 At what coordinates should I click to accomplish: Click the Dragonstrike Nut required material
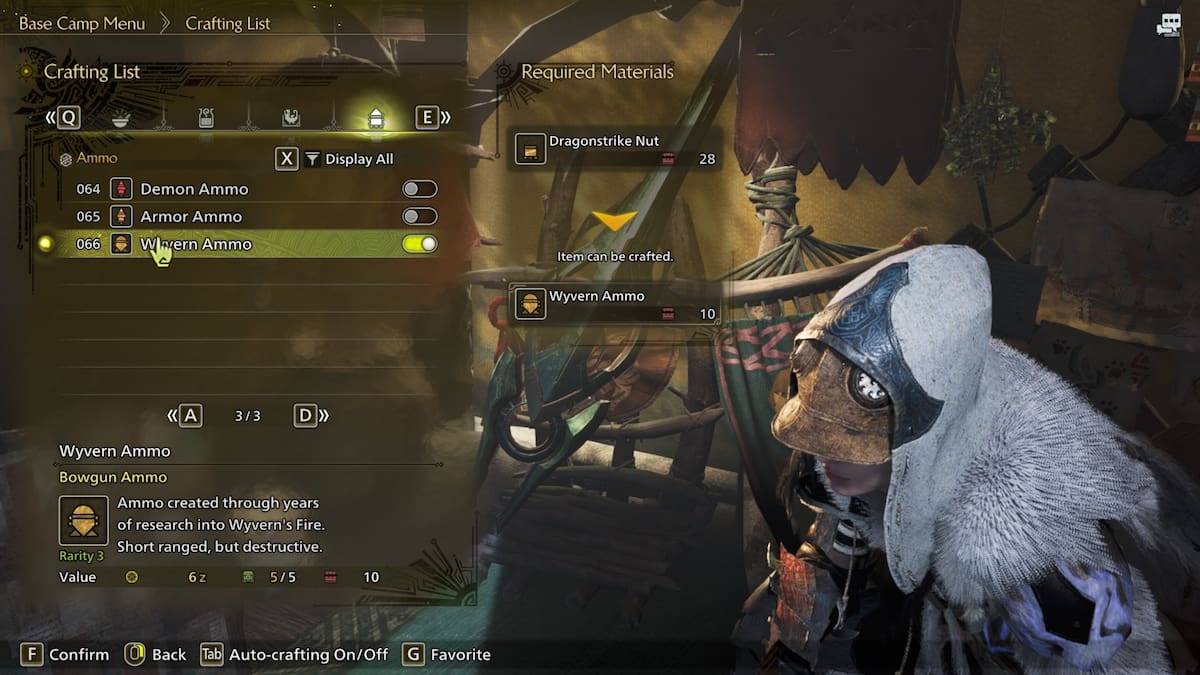(x=615, y=149)
